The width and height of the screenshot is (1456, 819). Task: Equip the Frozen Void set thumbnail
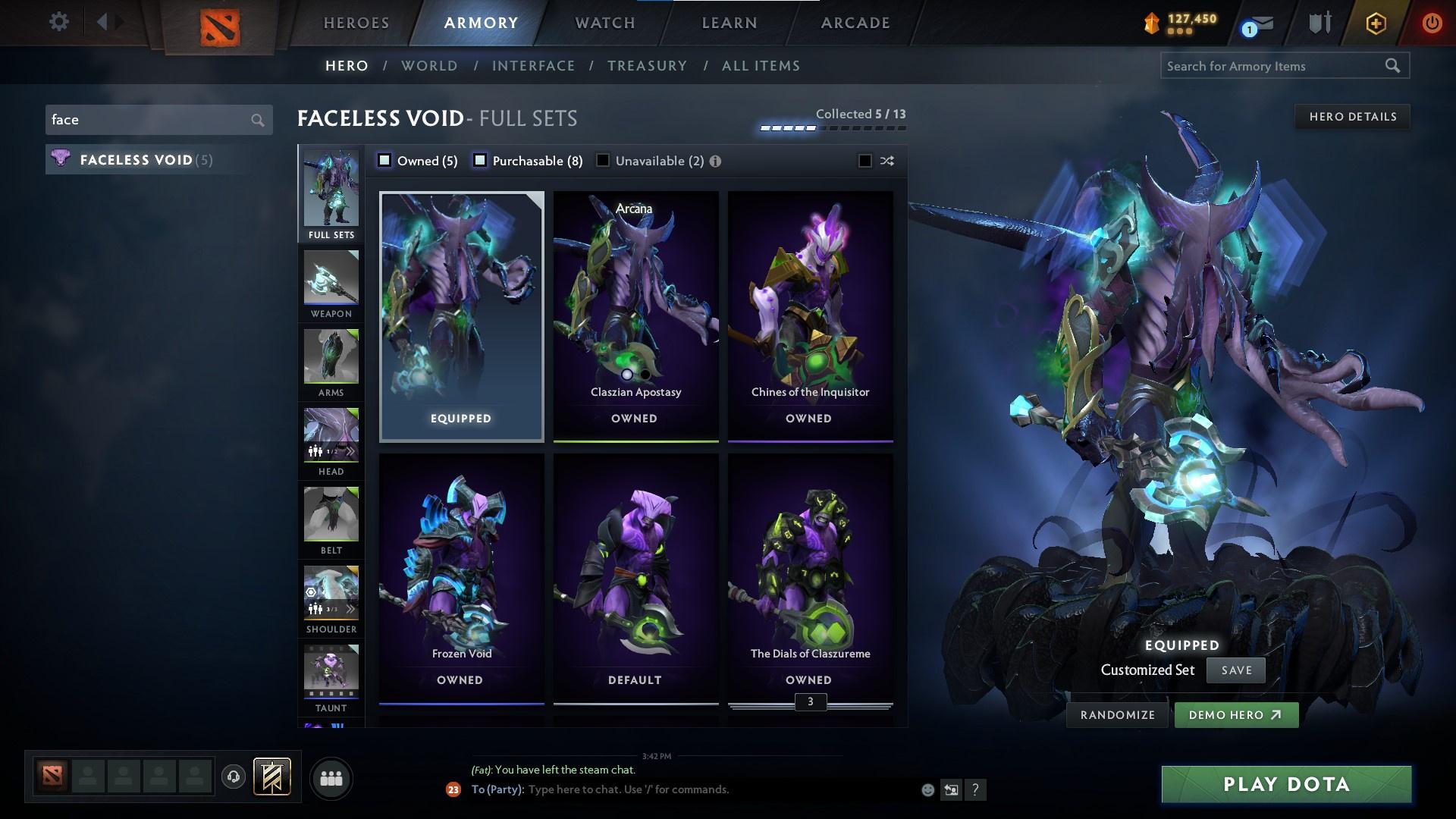coord(460,576)
